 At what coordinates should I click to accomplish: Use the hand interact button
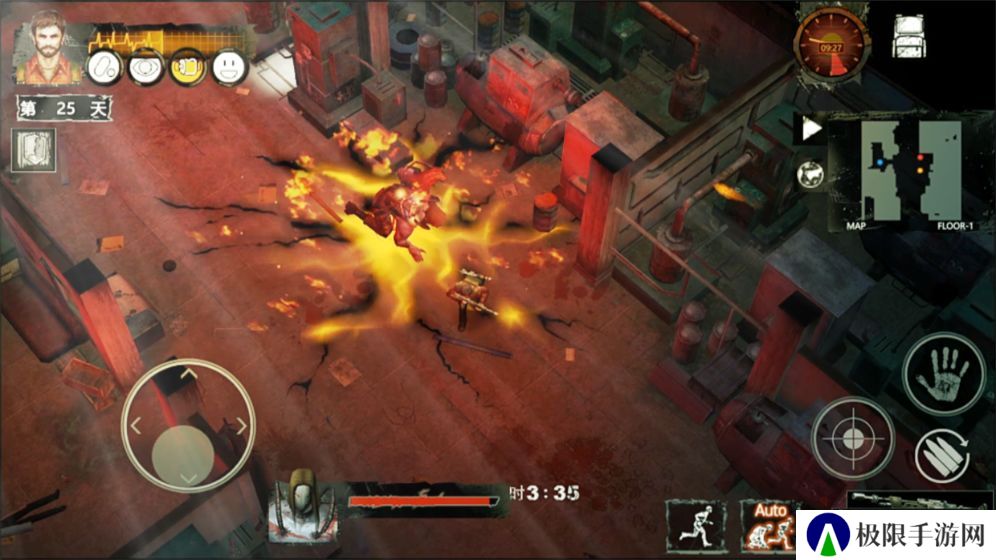944,373
